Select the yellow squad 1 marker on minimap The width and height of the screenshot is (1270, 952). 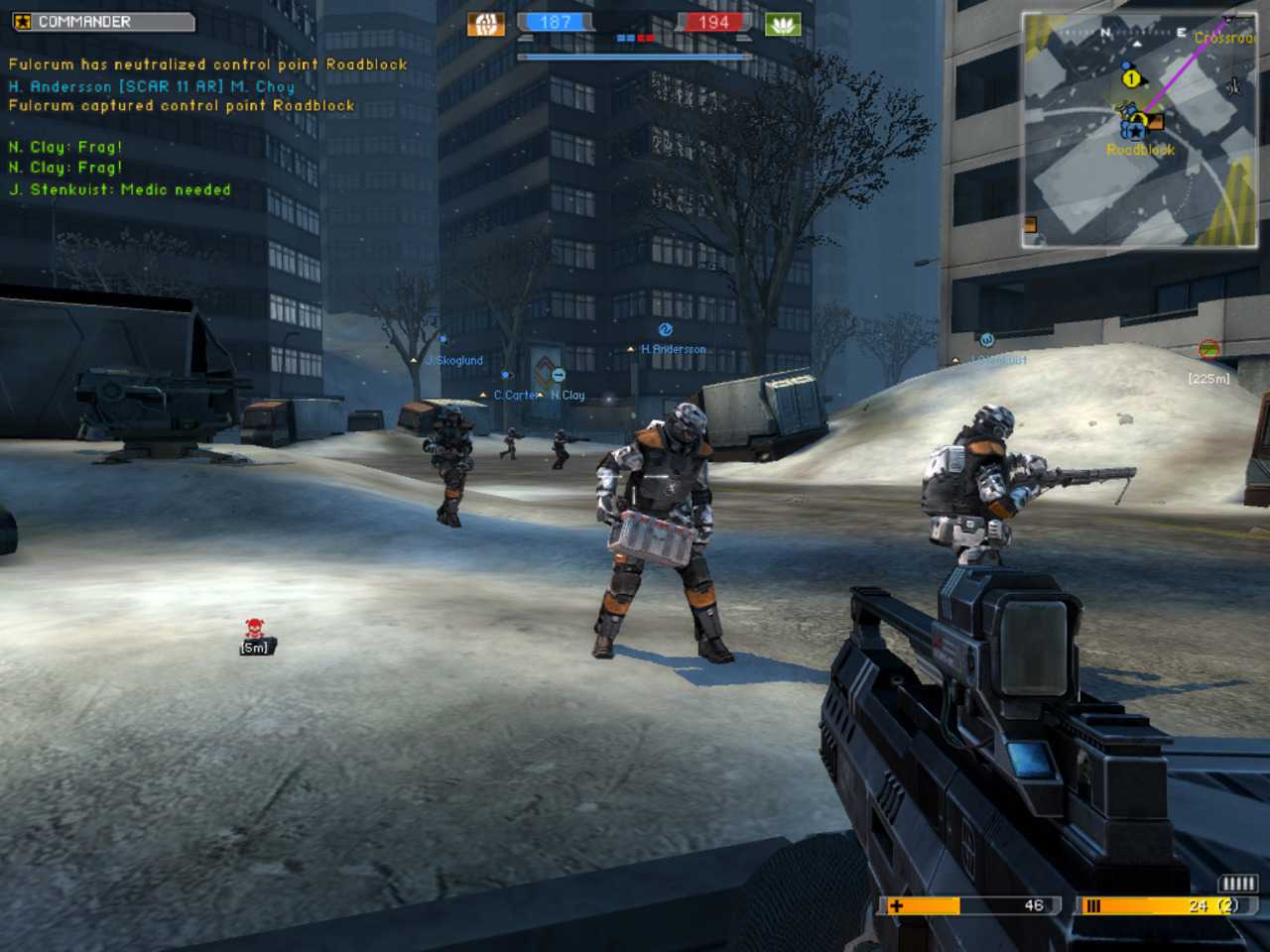(1130, 78)
